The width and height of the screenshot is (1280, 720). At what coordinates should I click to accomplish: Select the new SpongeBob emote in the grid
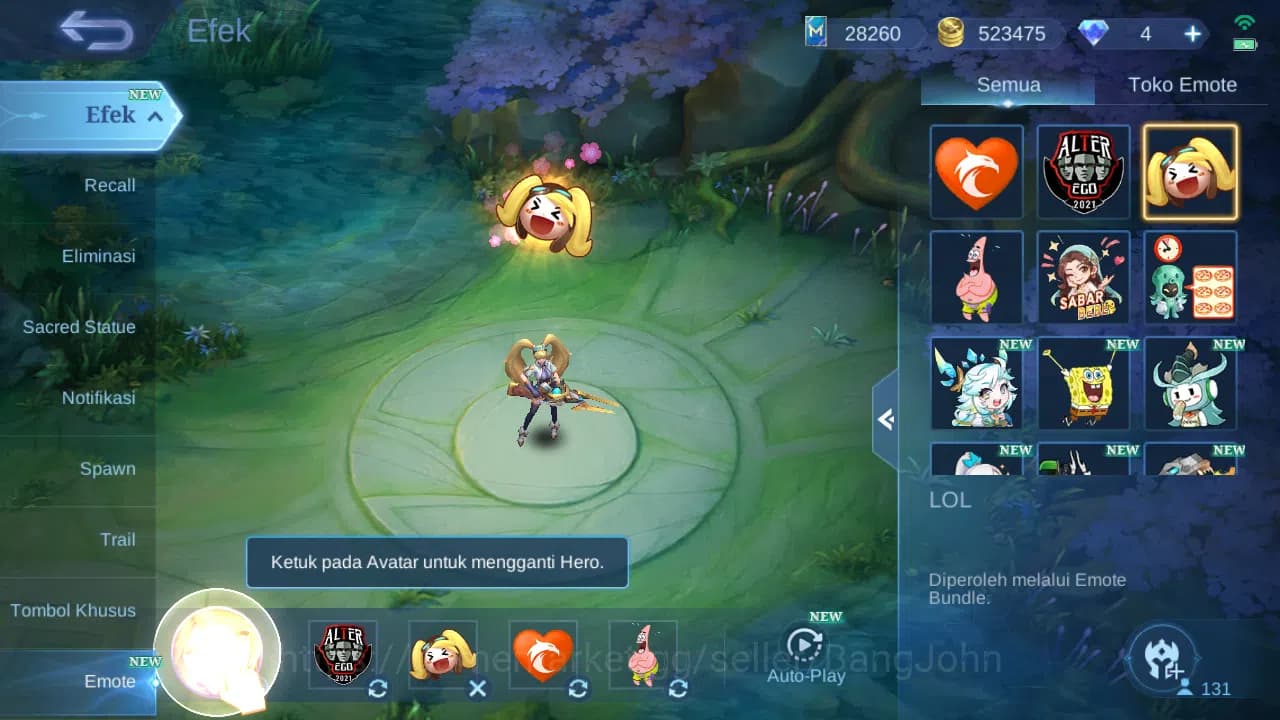coord(1083,384)
